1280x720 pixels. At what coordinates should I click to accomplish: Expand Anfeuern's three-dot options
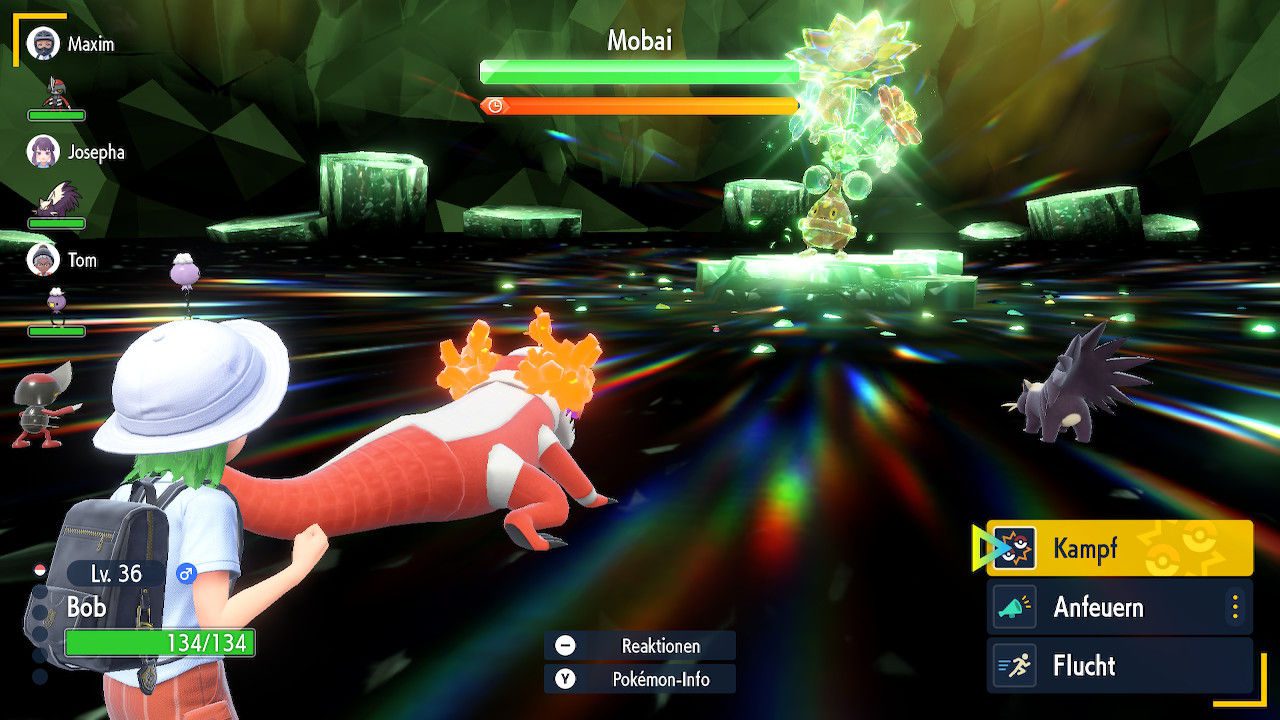point(1235,607)
